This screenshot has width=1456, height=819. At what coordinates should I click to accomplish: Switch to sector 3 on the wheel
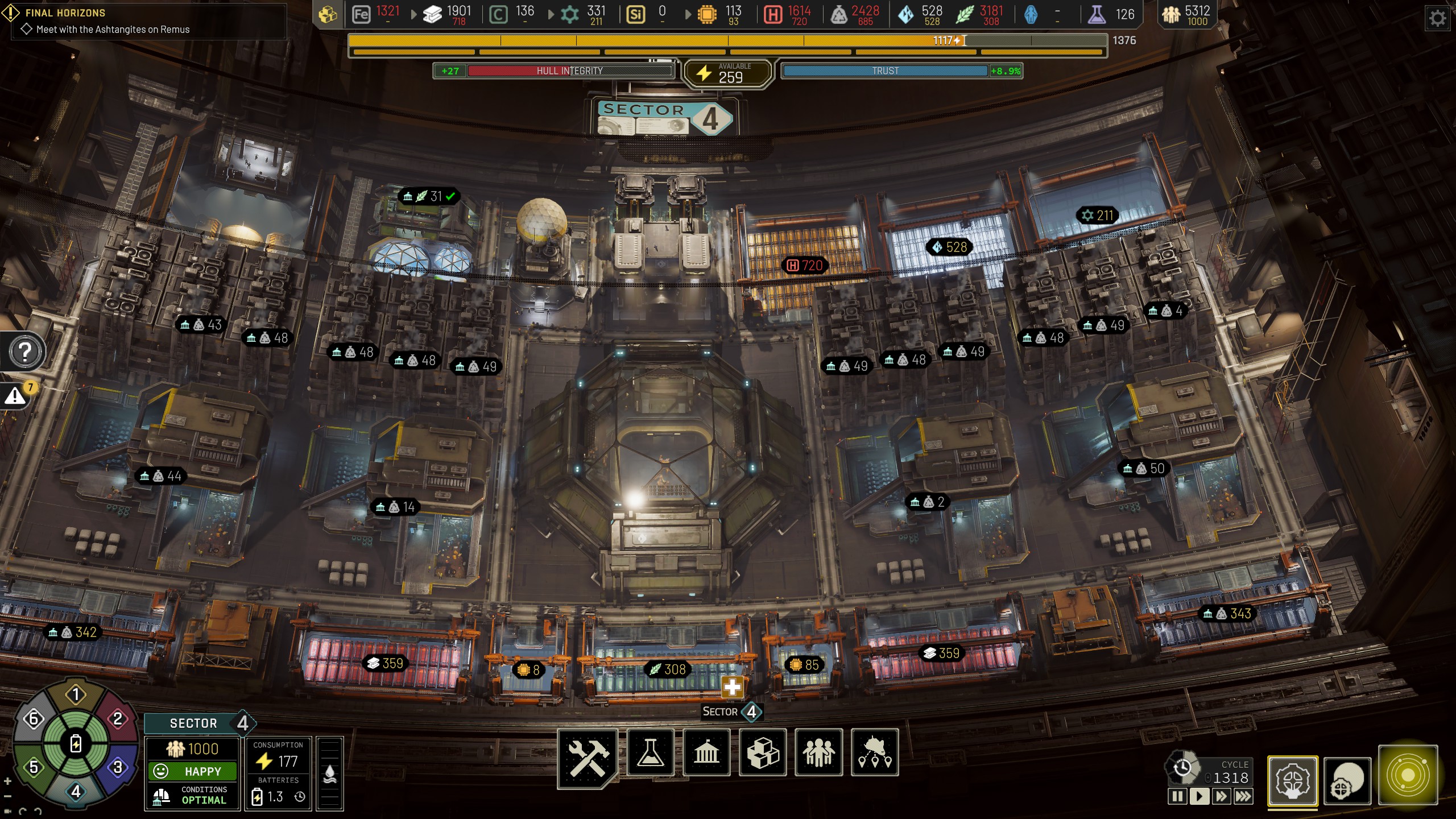118,767
